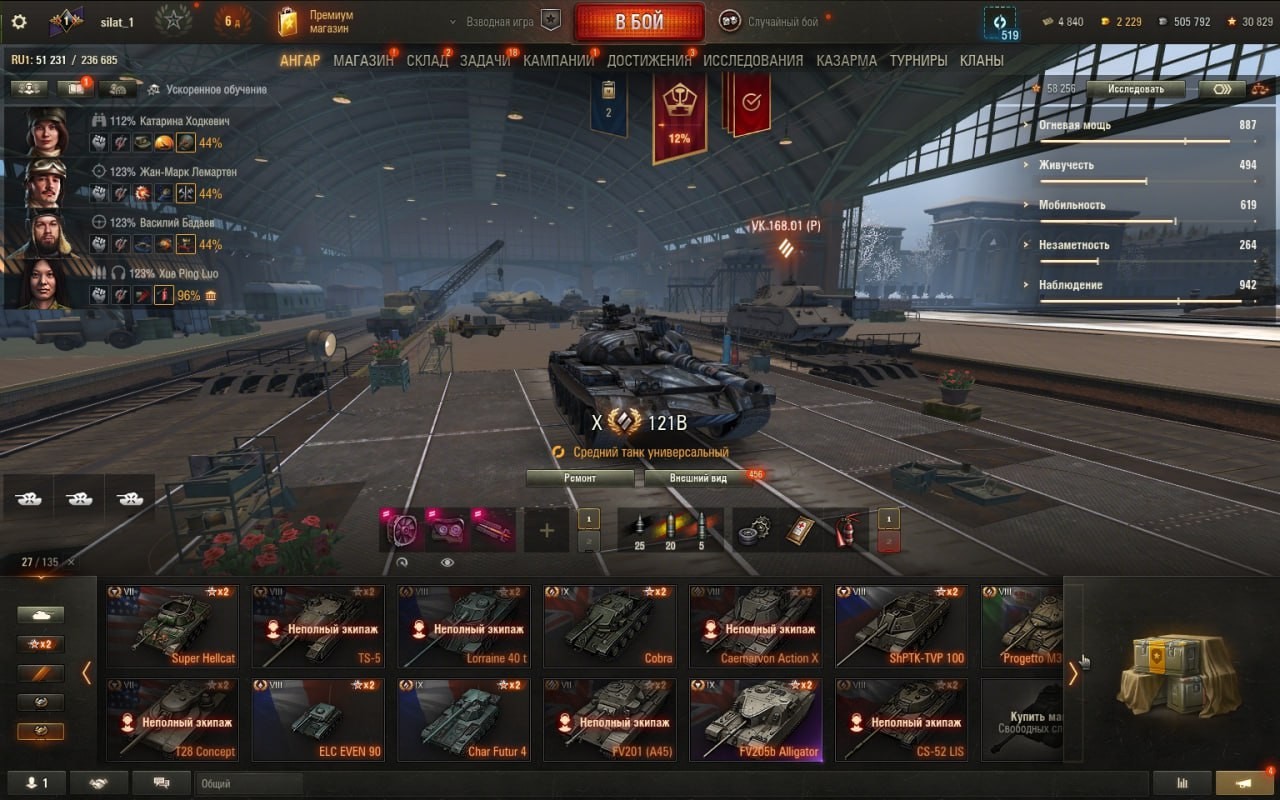Click the Общий chat input field

pyautogui.click(x=248, y=784)
